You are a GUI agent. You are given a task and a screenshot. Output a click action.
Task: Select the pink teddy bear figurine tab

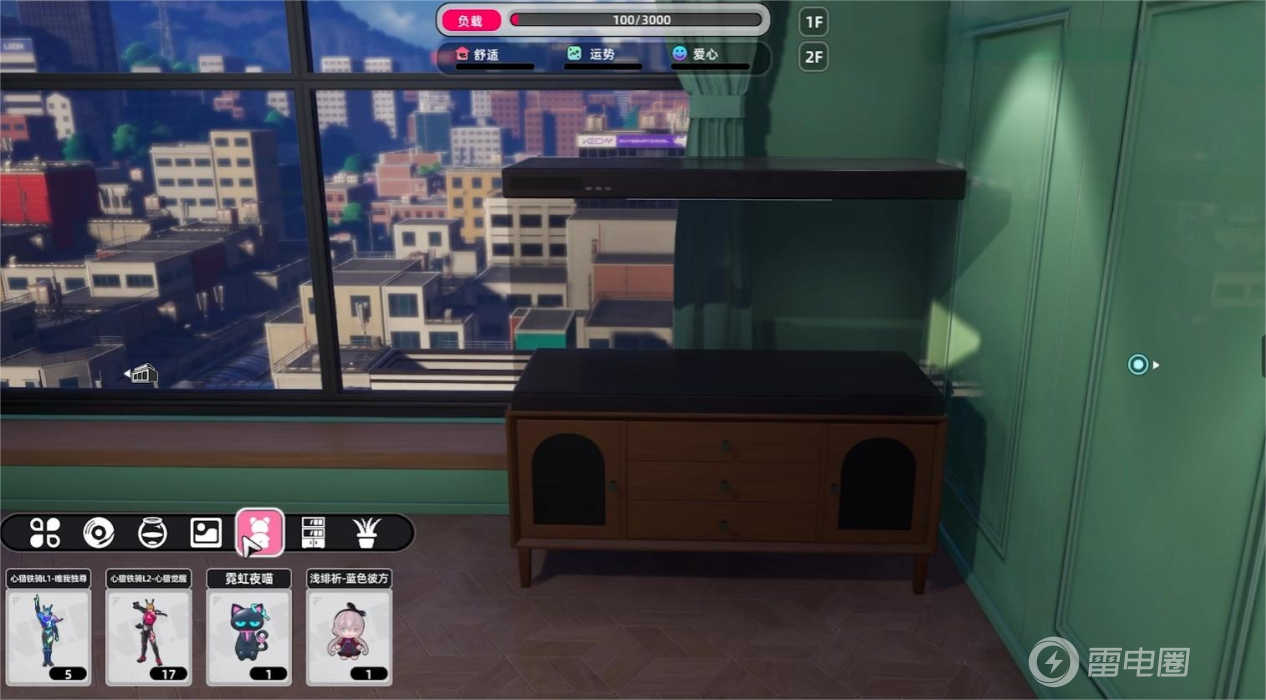pyautogui.click(x=260, y=532)
